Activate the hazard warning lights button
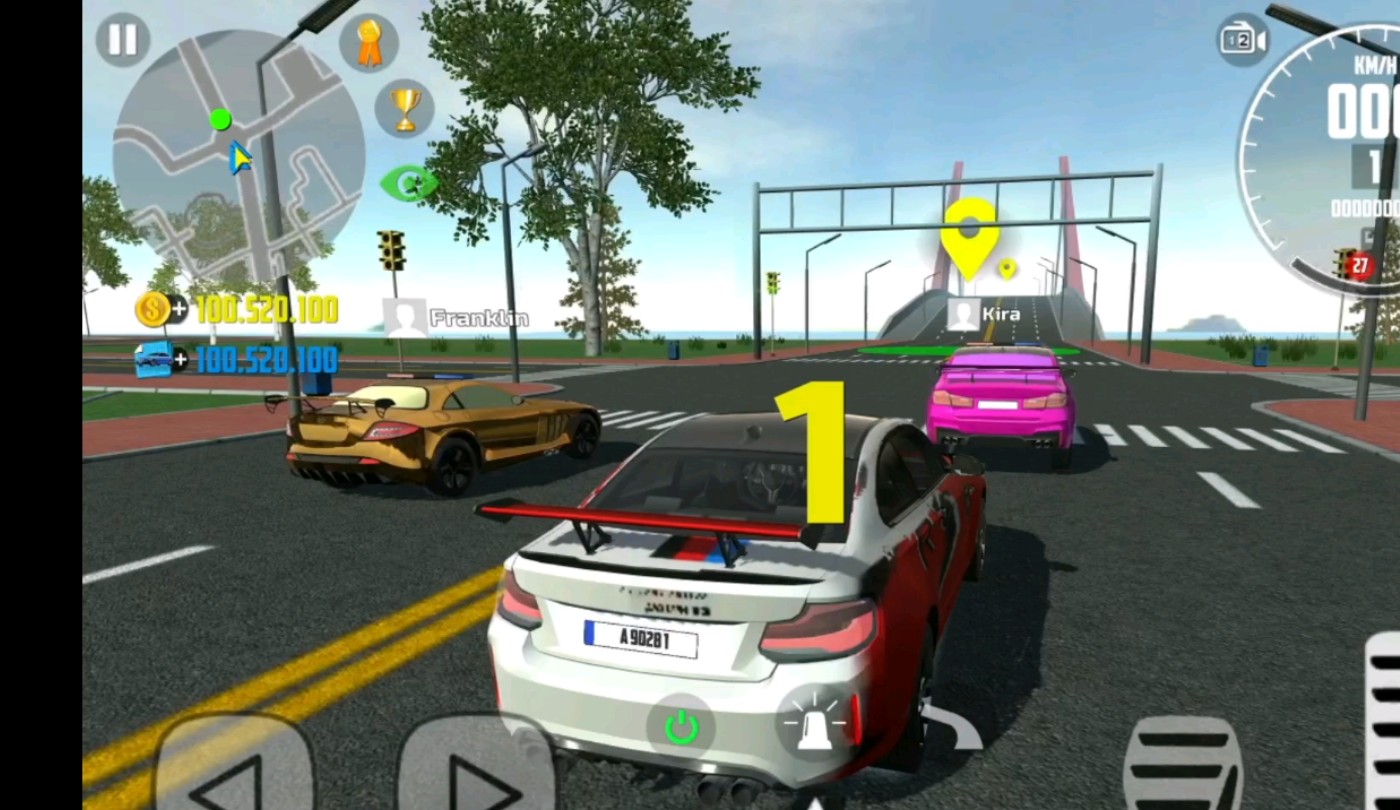 point(816,723)
